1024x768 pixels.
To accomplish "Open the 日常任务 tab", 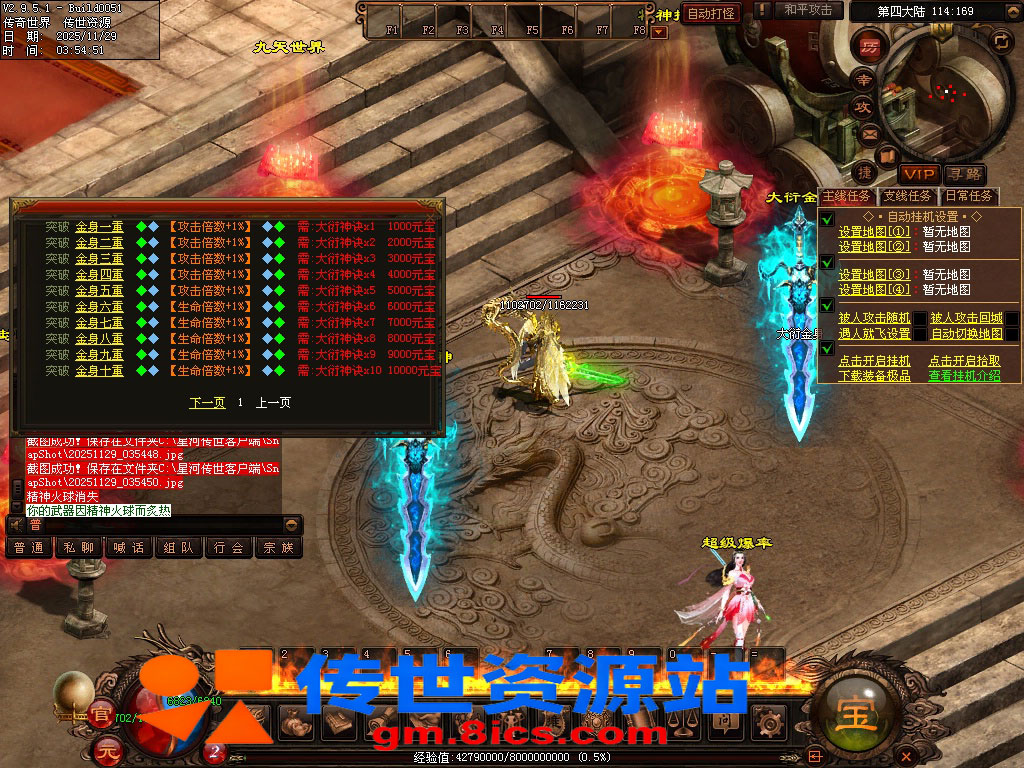I will click(x=969, y=197).
